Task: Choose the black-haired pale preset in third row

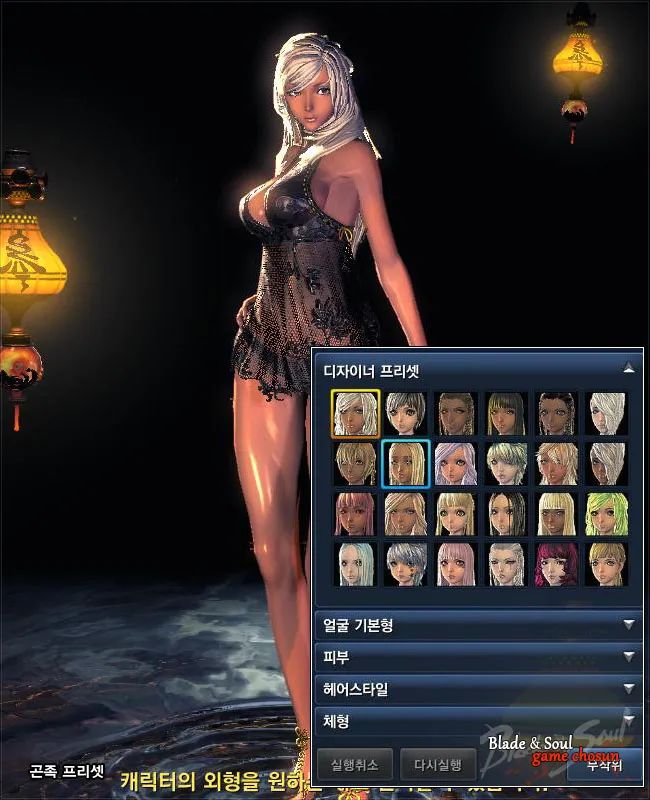Action: pos(506,513)
